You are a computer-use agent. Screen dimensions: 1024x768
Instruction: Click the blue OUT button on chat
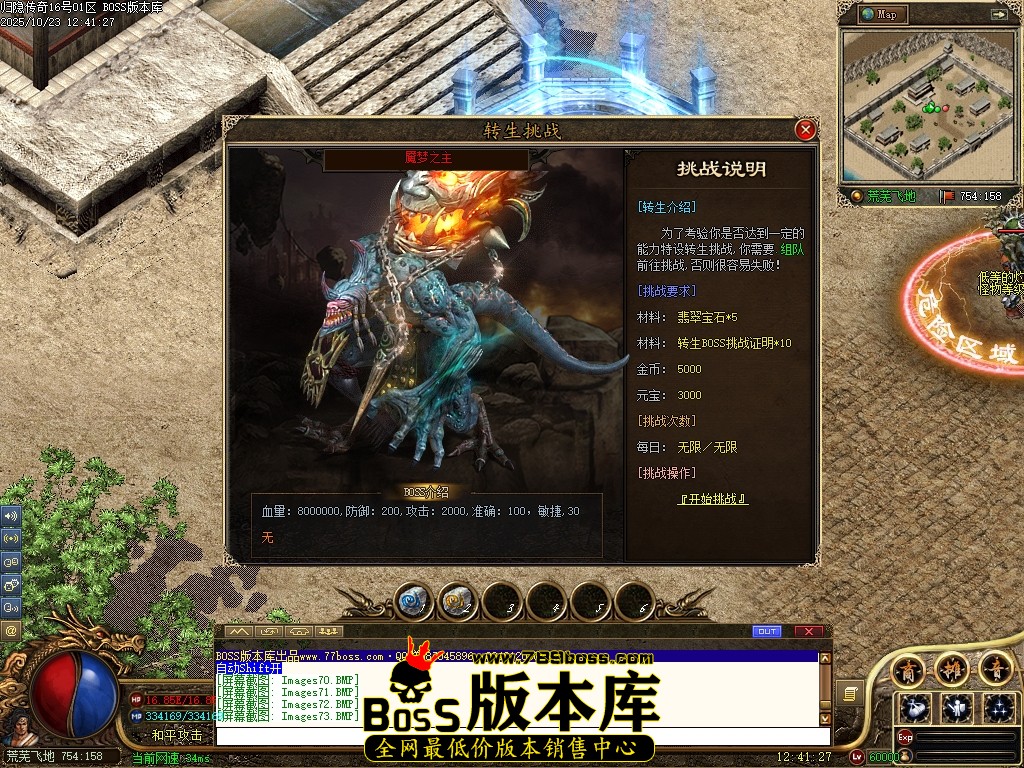767,632
